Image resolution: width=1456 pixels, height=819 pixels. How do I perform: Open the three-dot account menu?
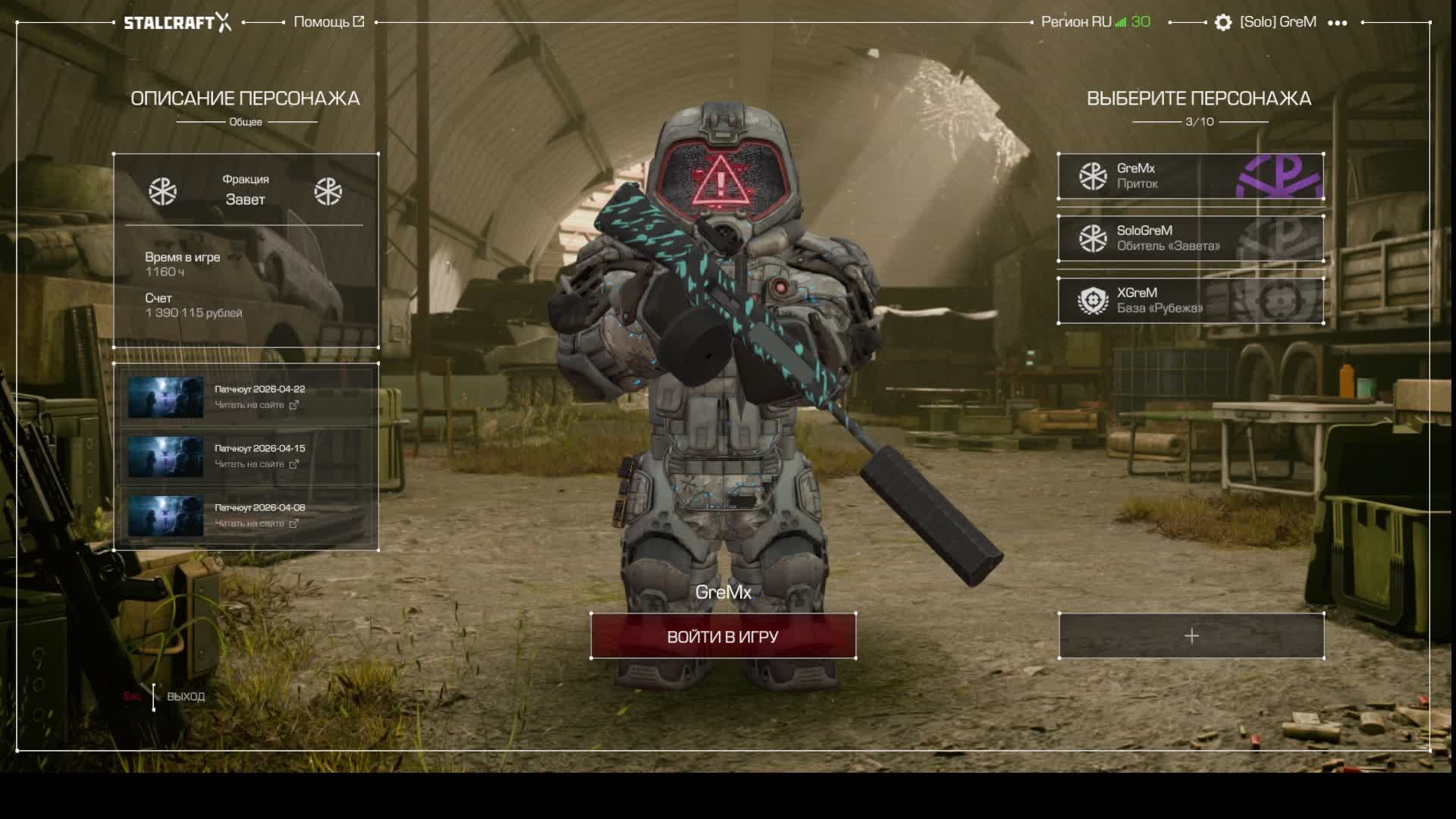tap(1338, 23)
